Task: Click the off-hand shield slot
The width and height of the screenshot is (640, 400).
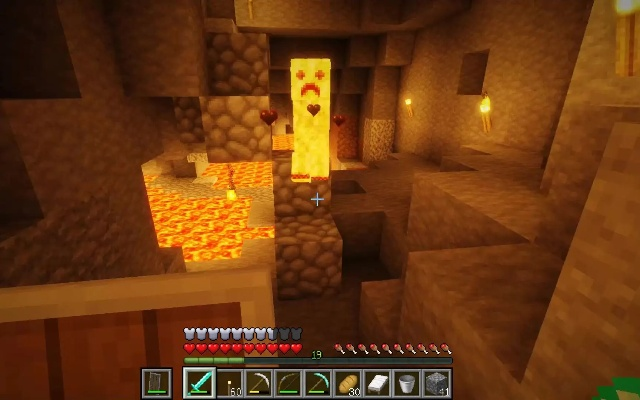Action: point(156,383)
